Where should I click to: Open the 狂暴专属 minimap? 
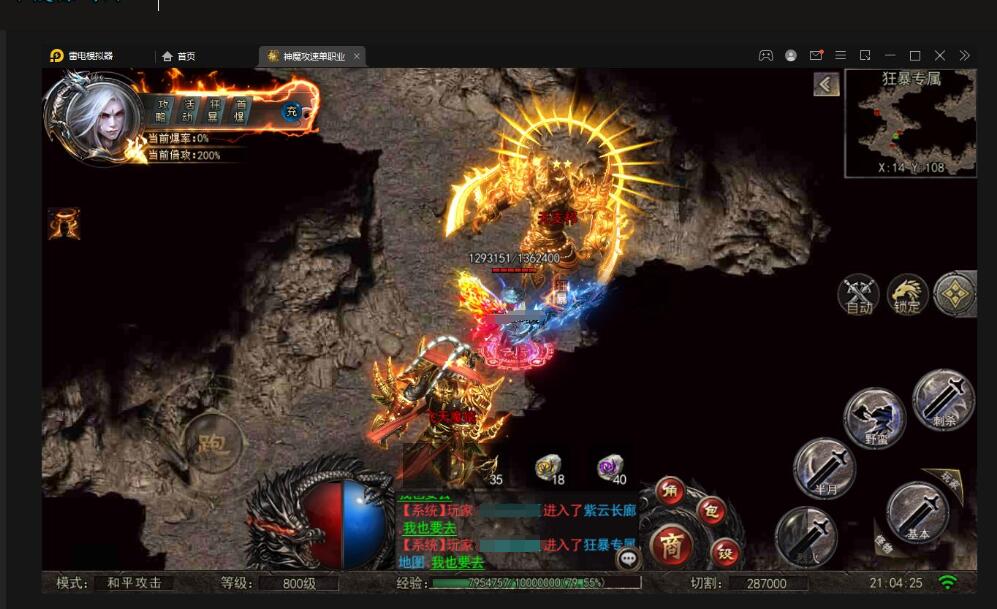point(910,122)
